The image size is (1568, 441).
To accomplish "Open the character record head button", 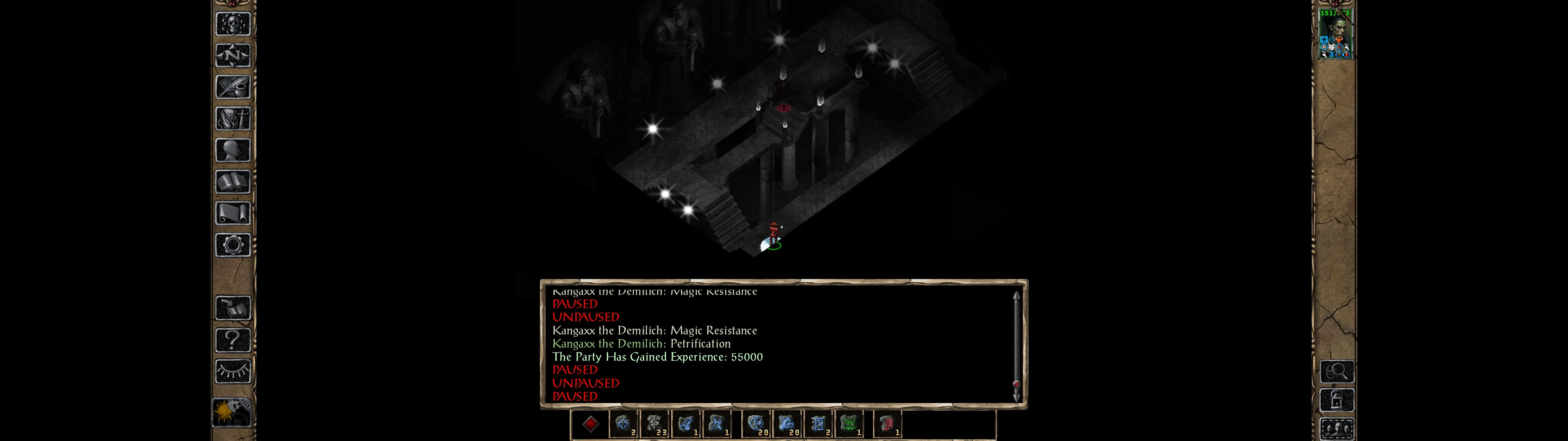I will coord(232,150).
